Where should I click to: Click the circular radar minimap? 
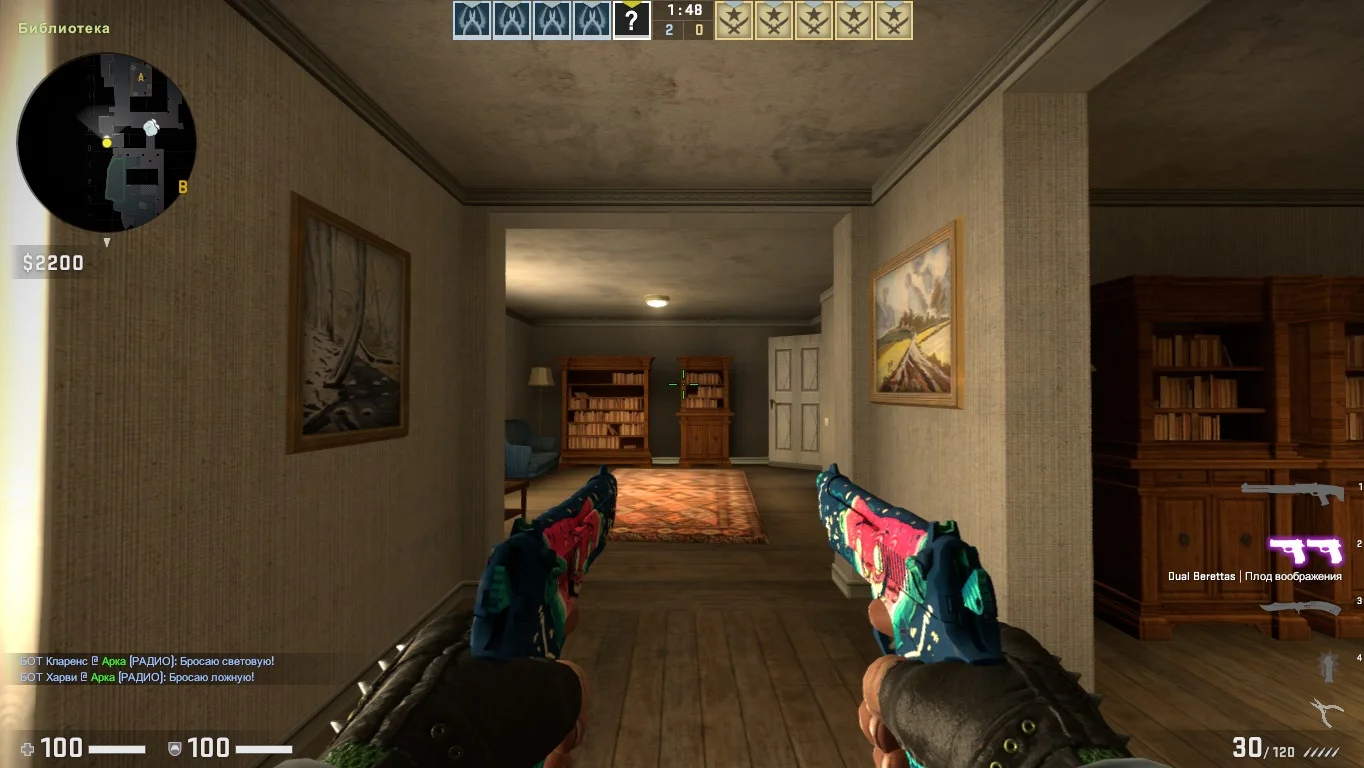(x=106, y=141)
